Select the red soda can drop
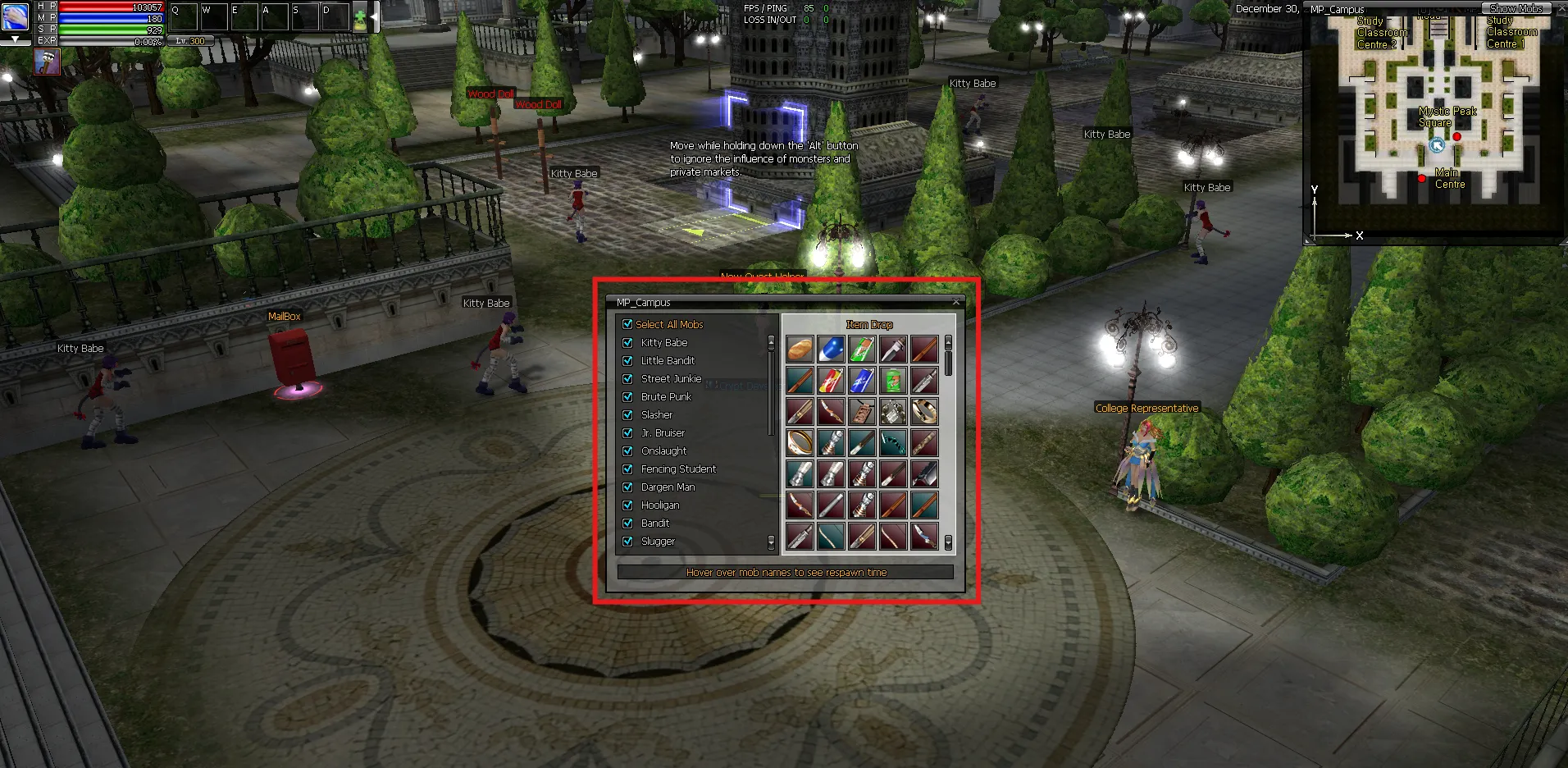1568x768 pixels. [831, 381]
